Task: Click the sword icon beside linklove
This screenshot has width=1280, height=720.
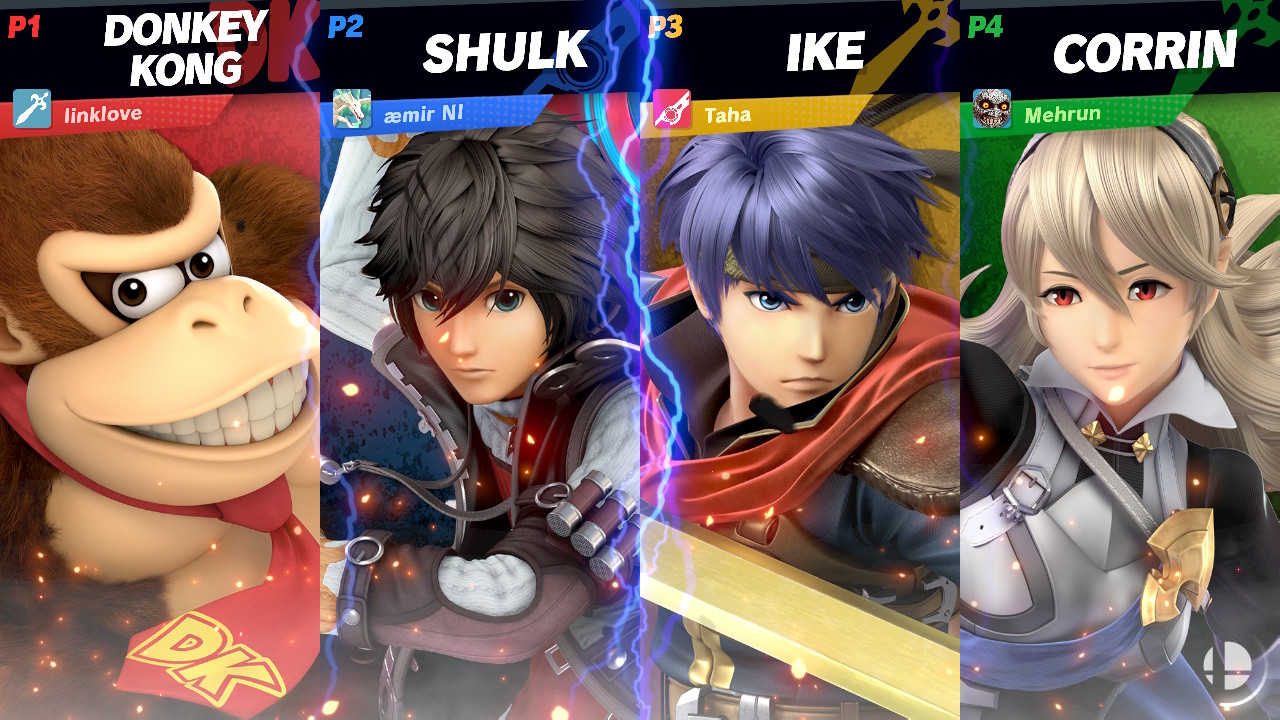Action: tap(32, 109)
